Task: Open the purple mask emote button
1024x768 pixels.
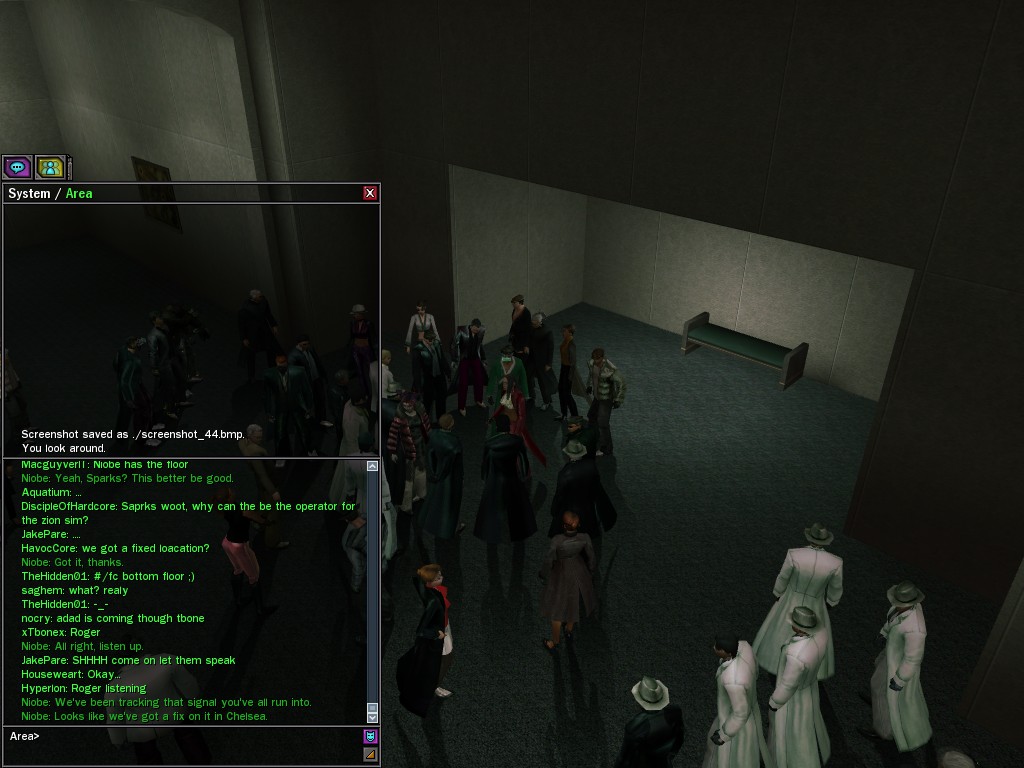Action: (370, 737)
